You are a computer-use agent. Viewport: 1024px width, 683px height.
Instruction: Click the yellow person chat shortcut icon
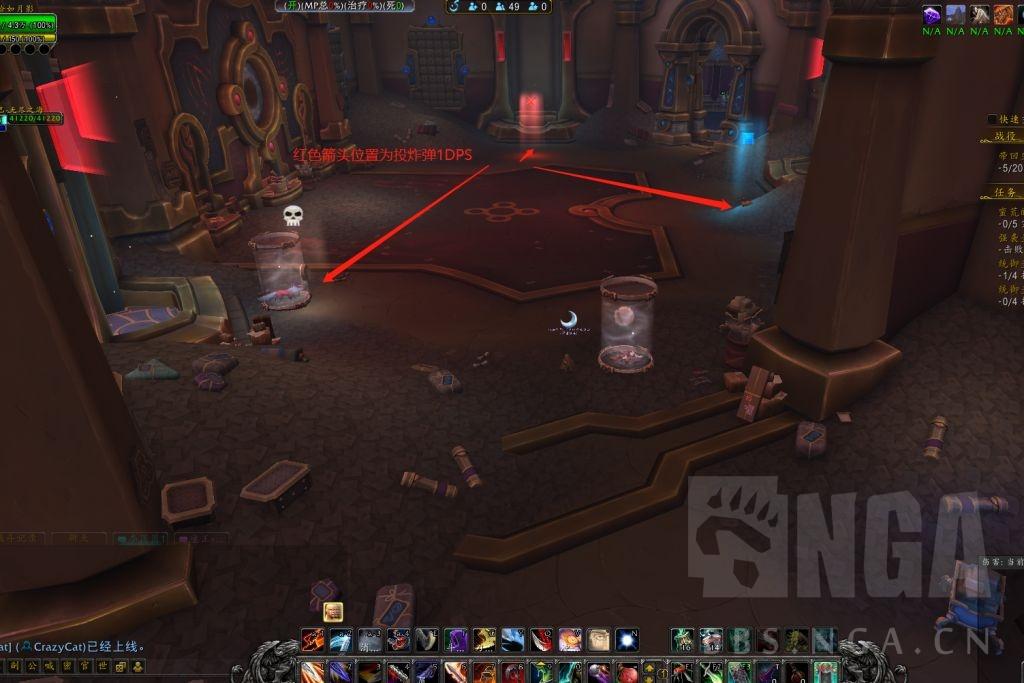tap(136, 666)
